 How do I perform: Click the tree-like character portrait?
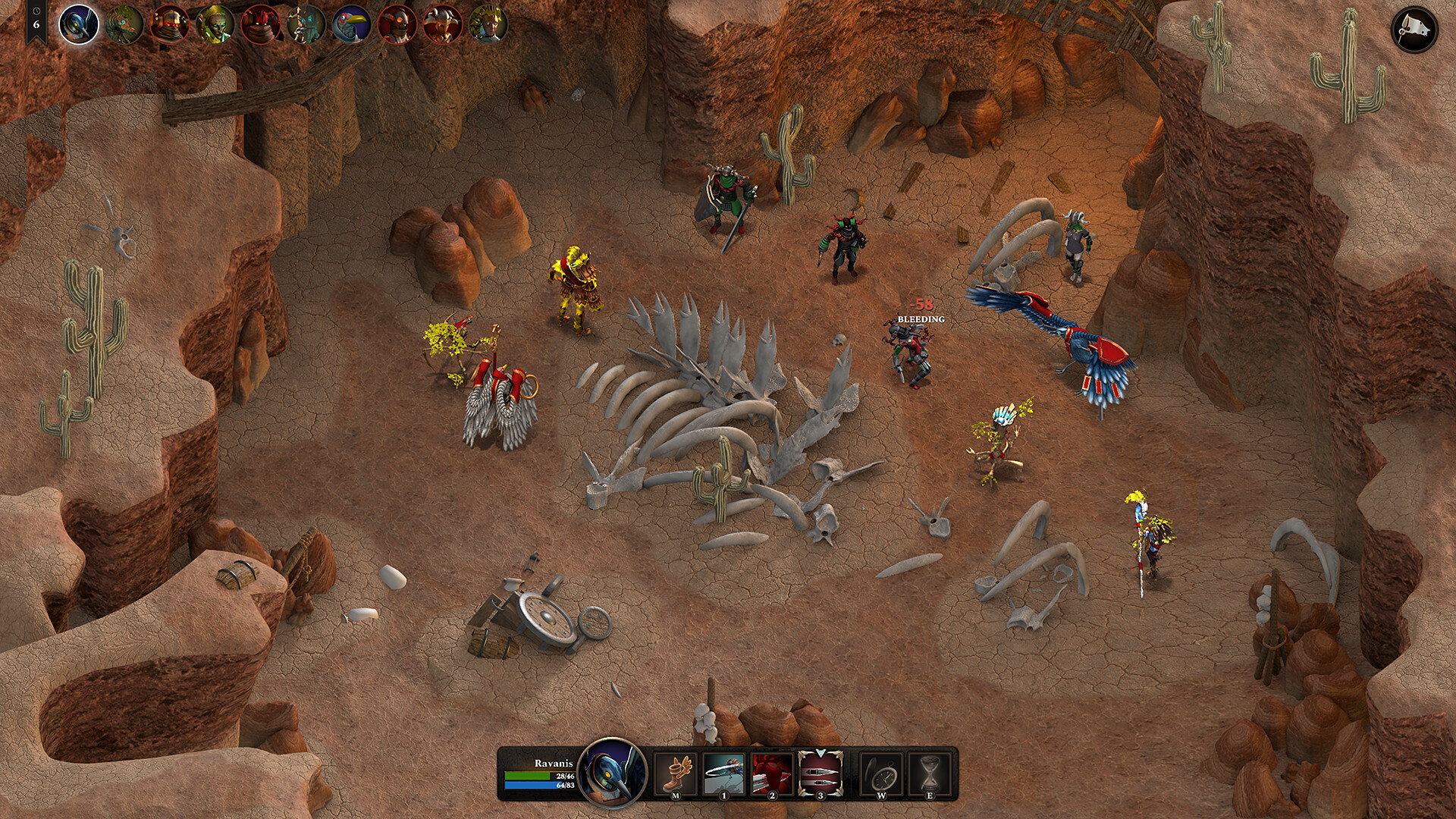pyautogui.click(x=304, y=23)
